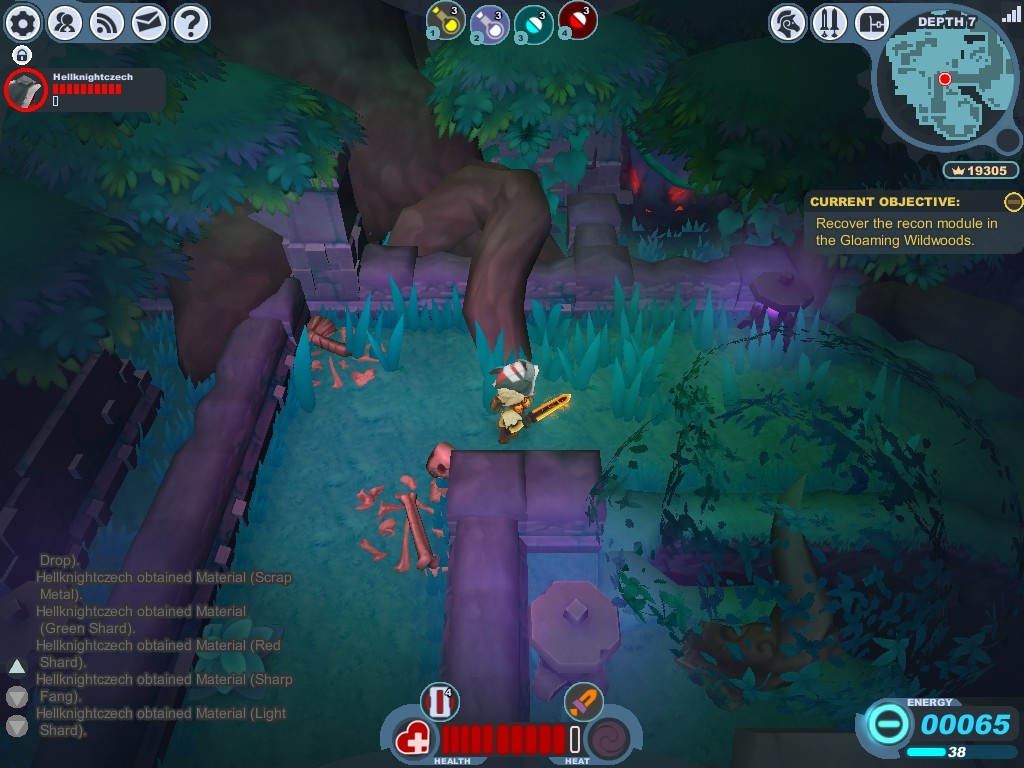Open the question mark help menu
The image size is (1024, 768).
pyautogui.click(x=191, y=22)
